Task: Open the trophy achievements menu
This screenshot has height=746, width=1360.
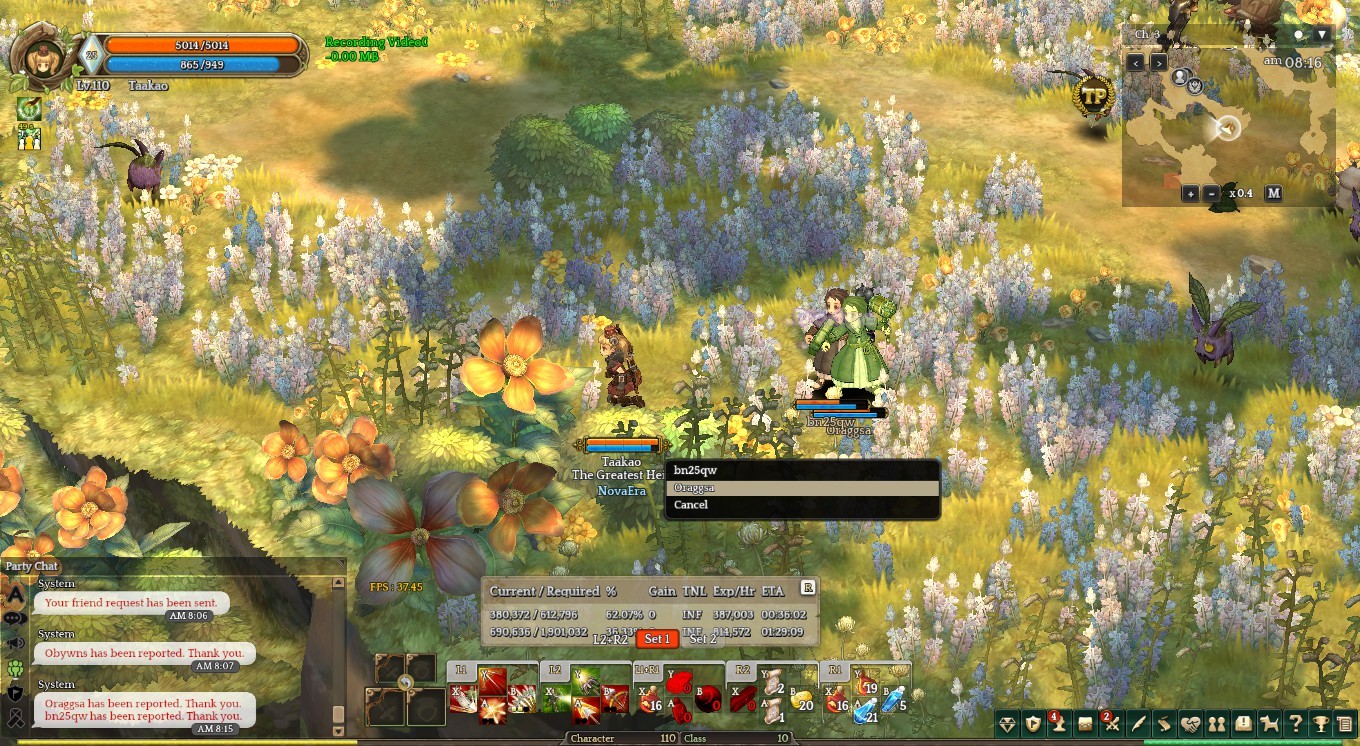Action: (1321, 724)
